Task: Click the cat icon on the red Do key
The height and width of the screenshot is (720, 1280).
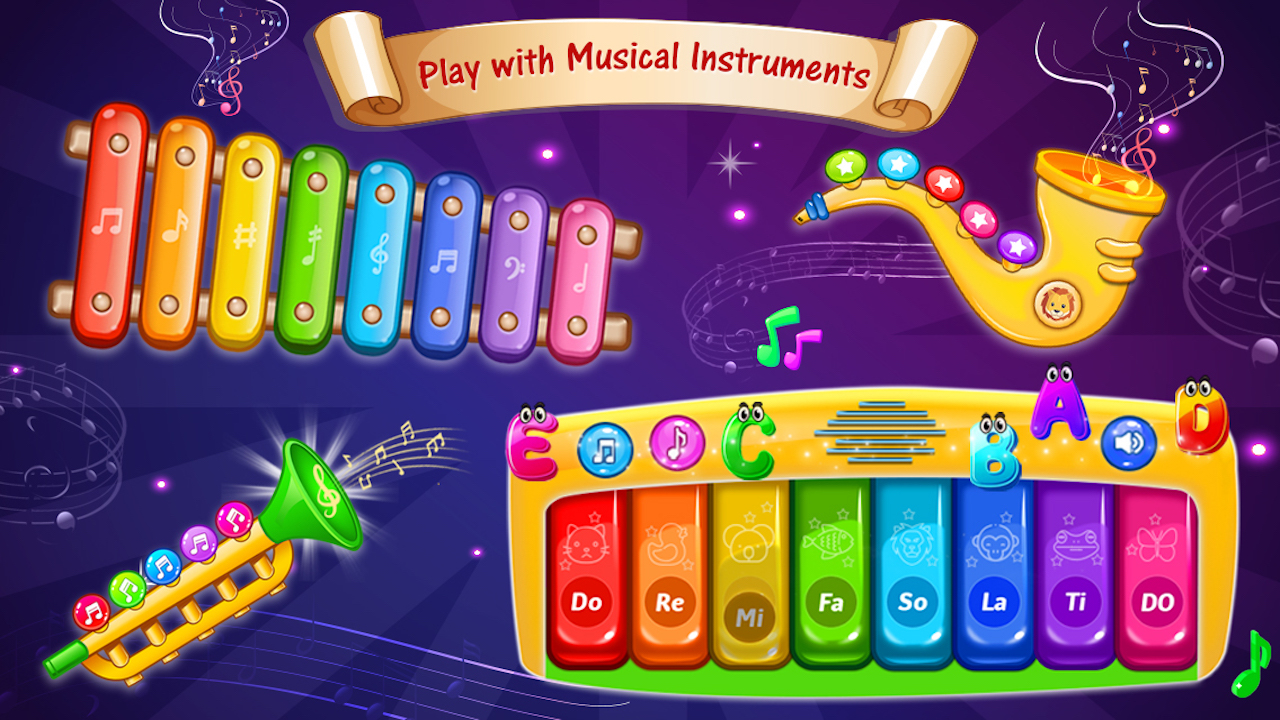Action: [x=588, y=542]
